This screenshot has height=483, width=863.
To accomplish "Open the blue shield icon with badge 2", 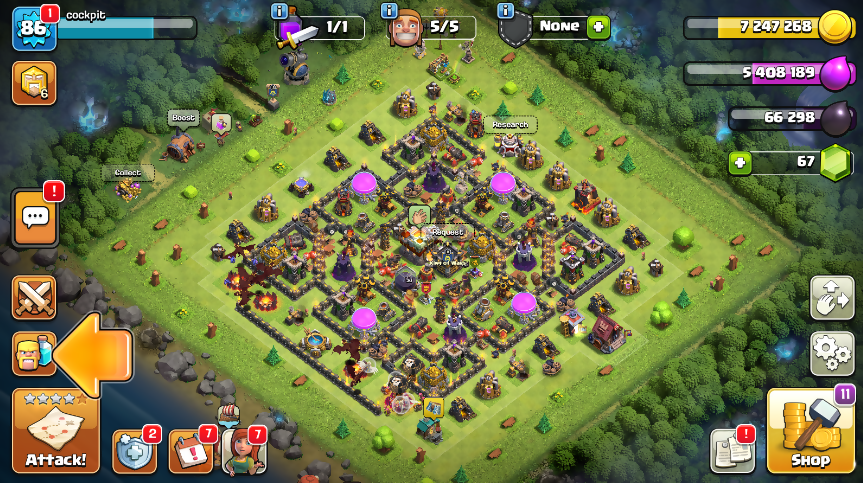I will (134, 450).
